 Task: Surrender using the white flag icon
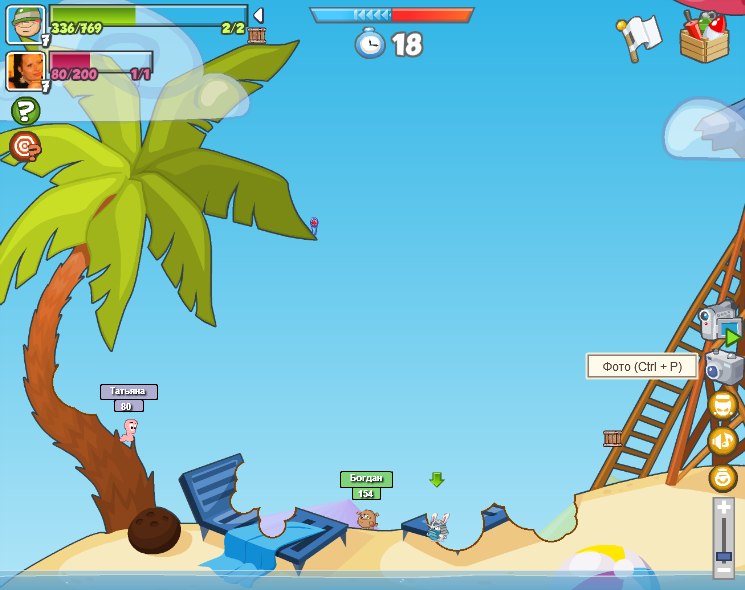(x=639, y=37)
